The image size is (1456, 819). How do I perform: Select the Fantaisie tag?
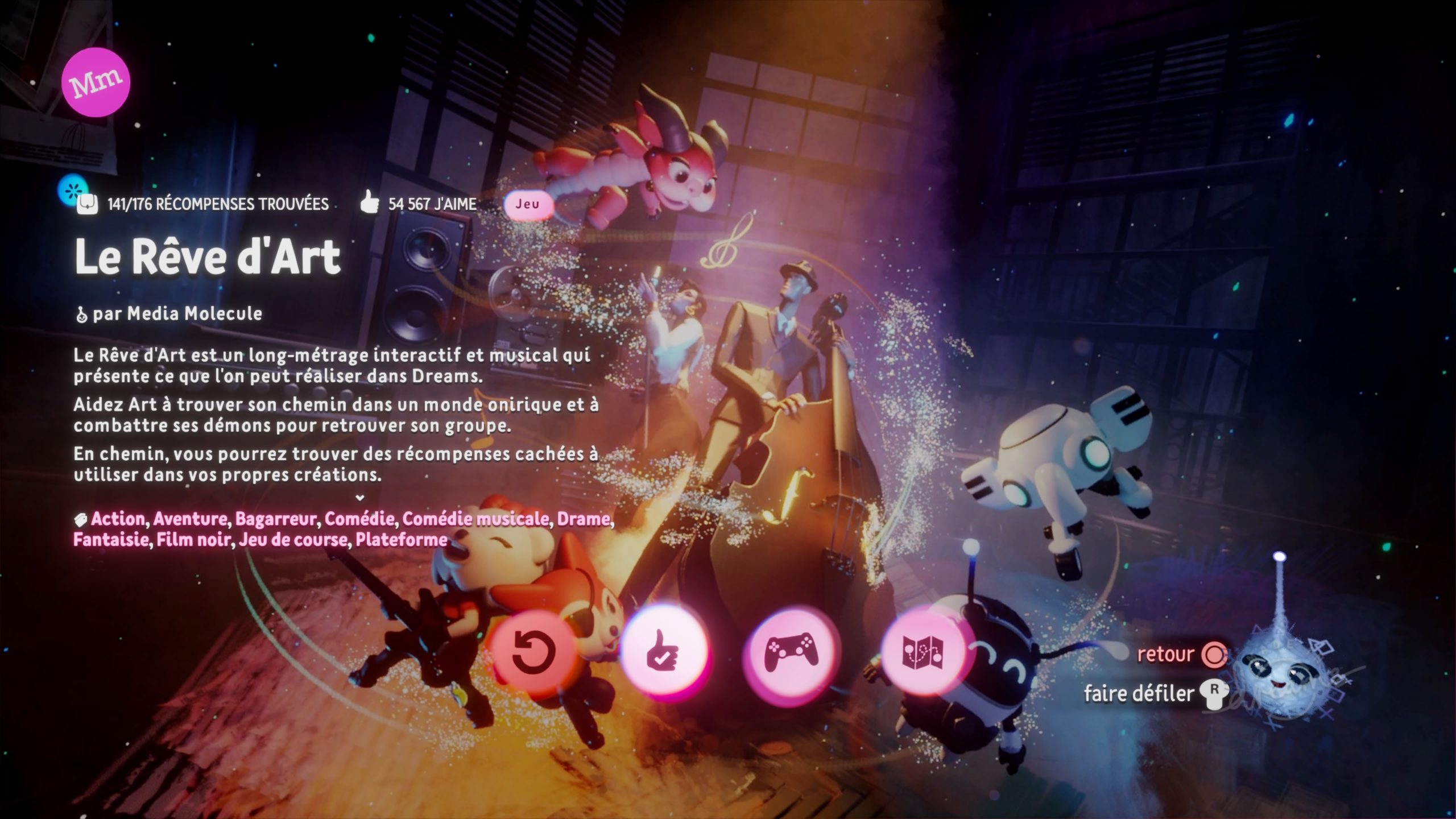[x=111, y=539]
